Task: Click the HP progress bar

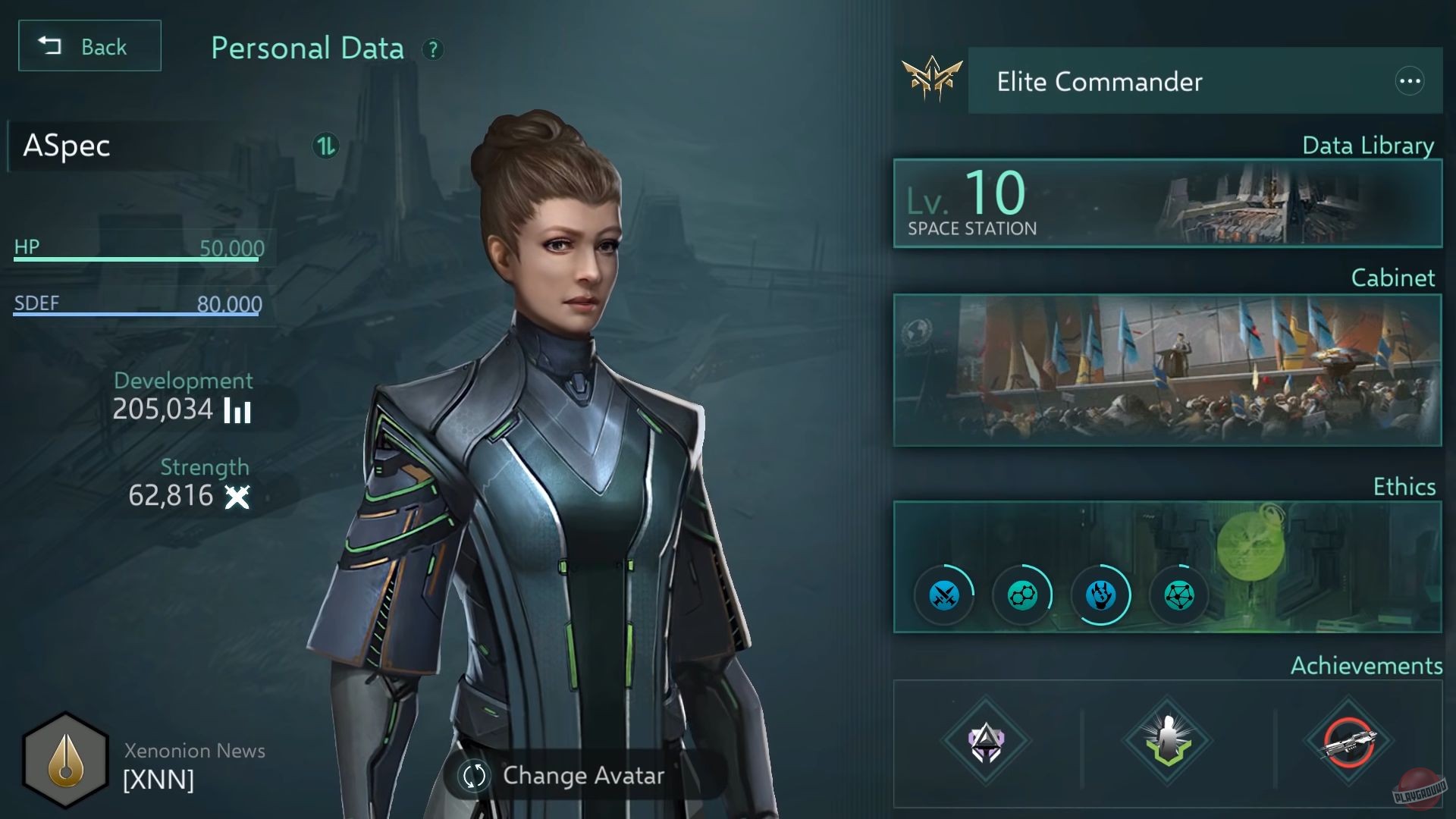Action: (x=136, y=258)
